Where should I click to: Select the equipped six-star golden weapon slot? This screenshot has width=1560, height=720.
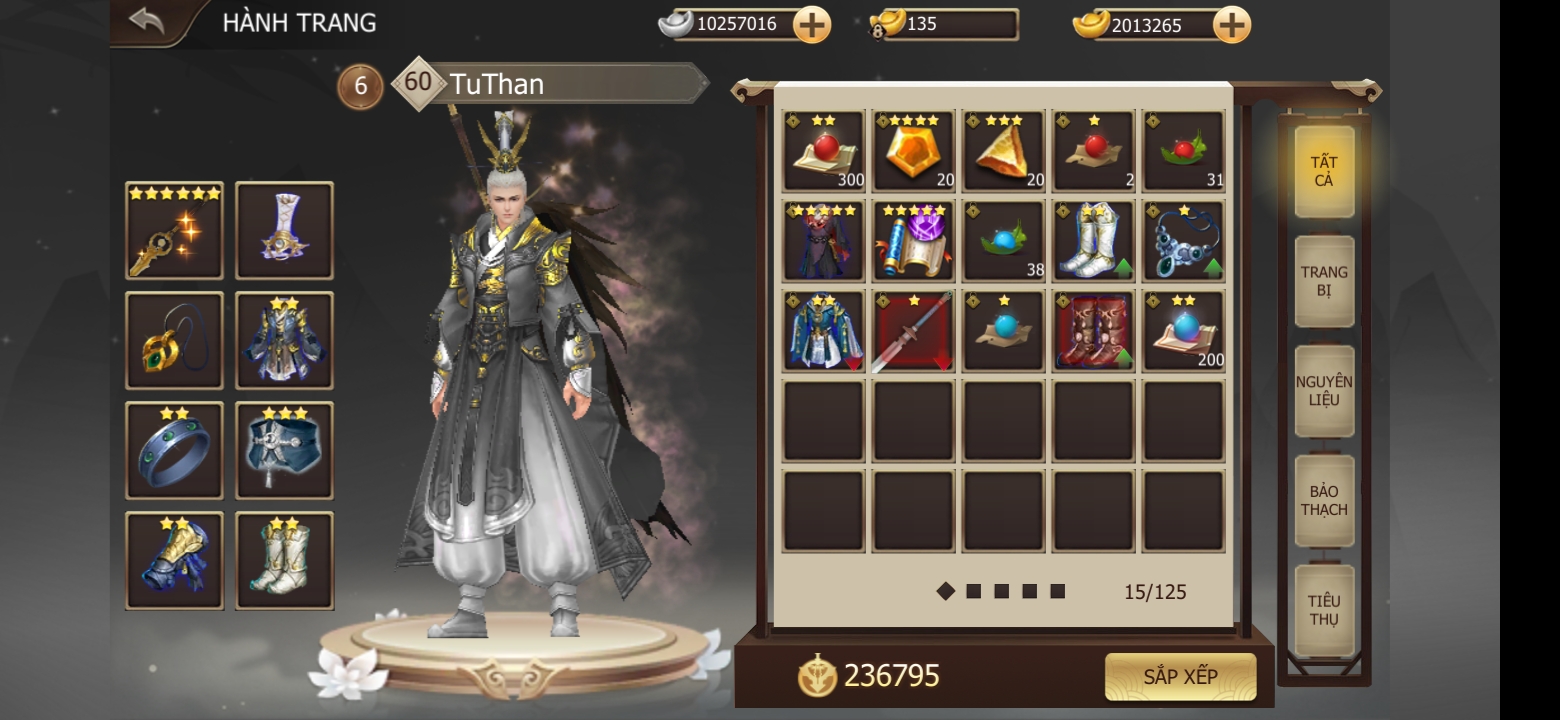[174, 231]
